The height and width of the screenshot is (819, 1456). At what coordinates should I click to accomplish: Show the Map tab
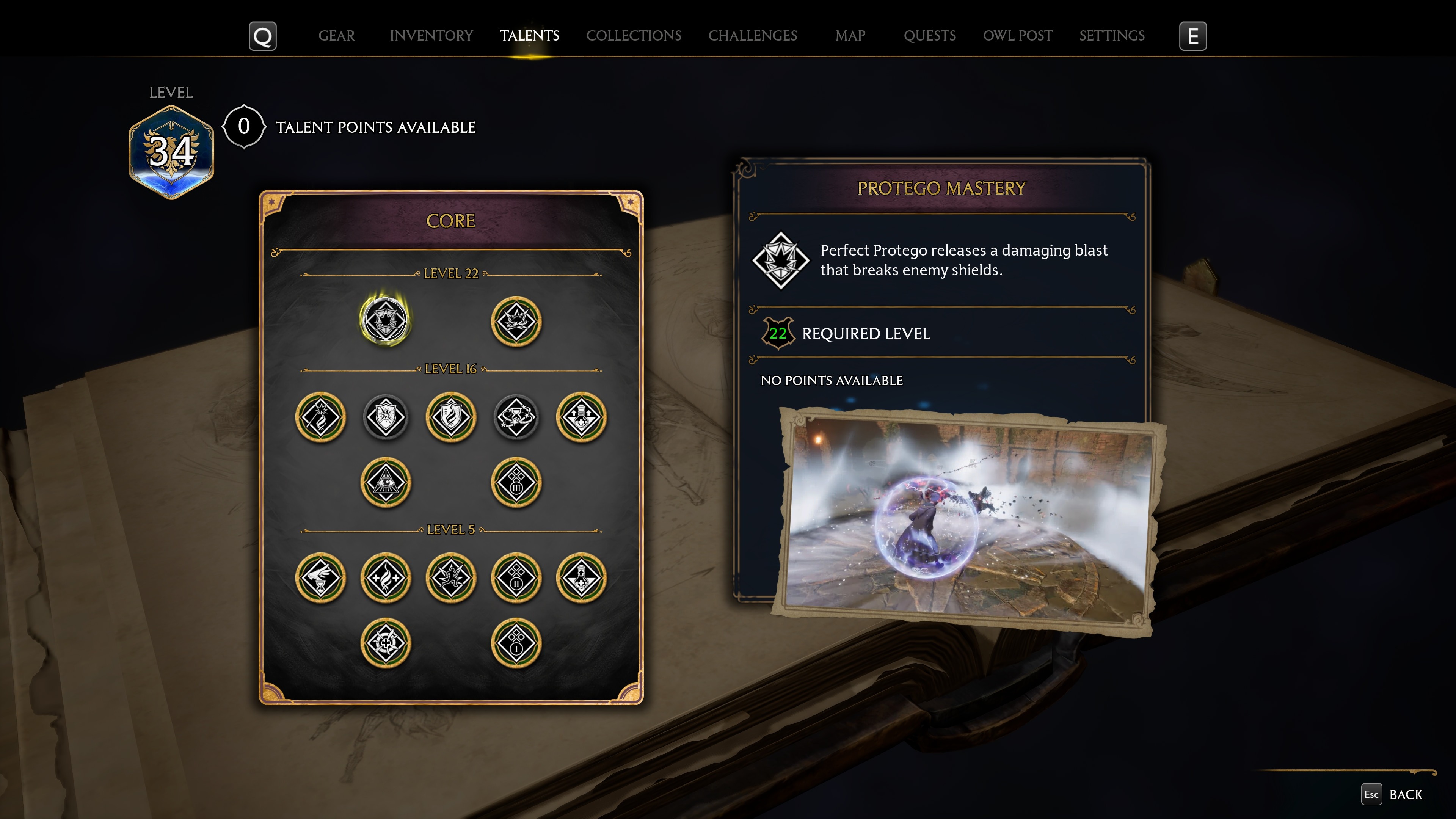(x=850, y=36)
